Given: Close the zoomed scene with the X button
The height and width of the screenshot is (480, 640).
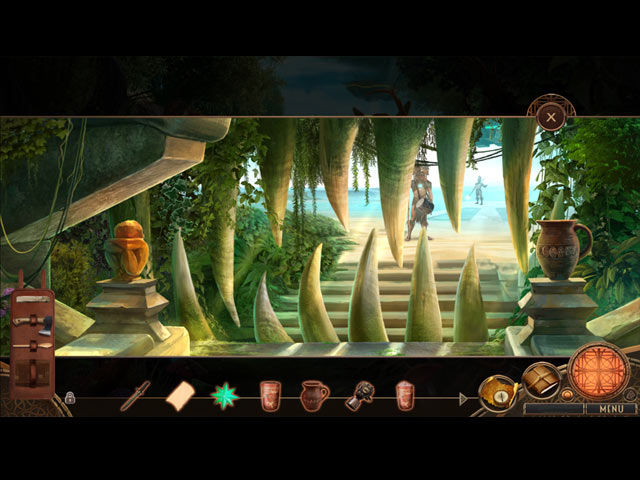Looking at the screenshot, I should pyautogui.click(x=550, y=117).
